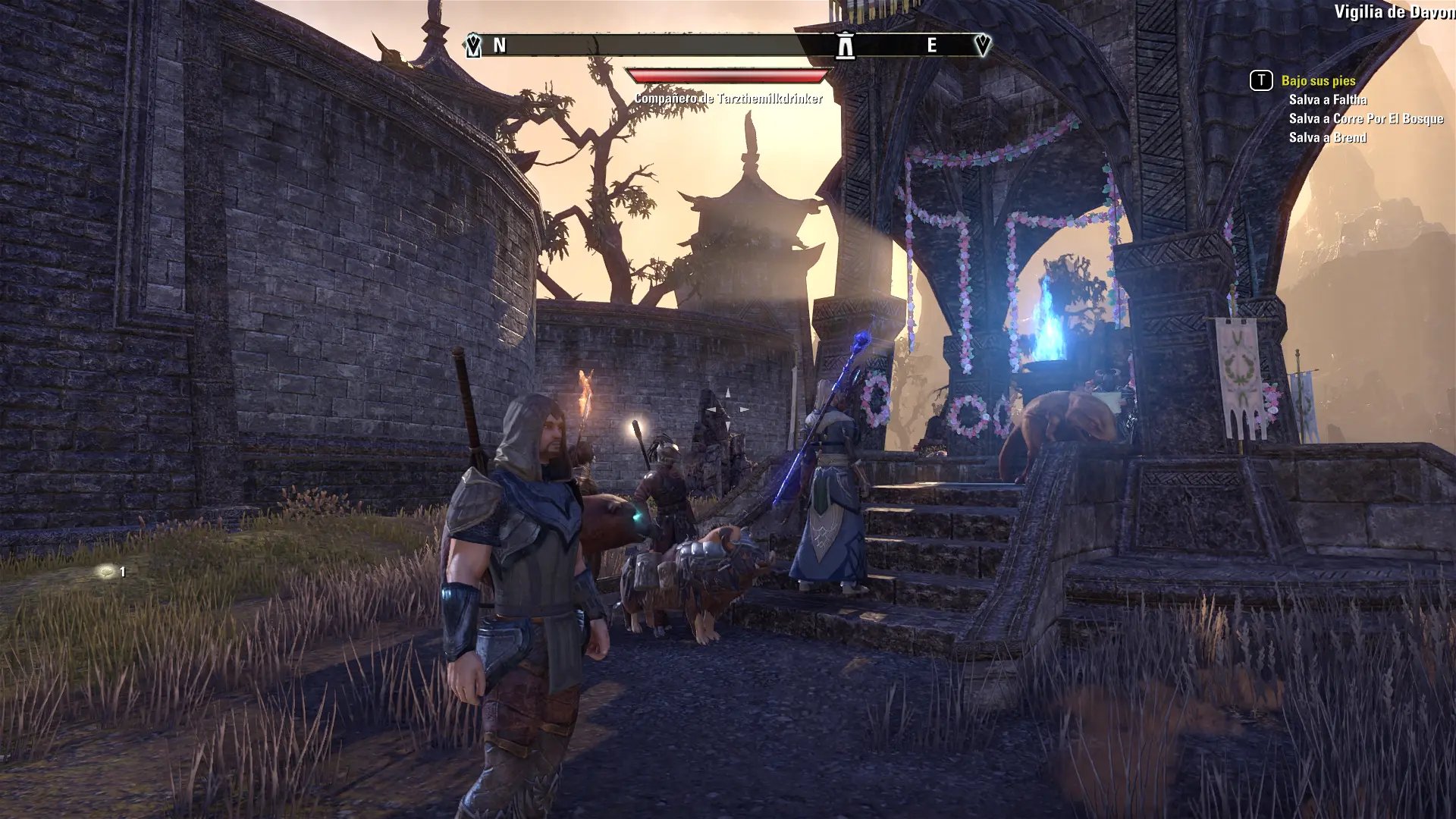This screenshot has width=1456, height=819.
Task: Select the quest marker beside compass N
Action: click(473, 45)
